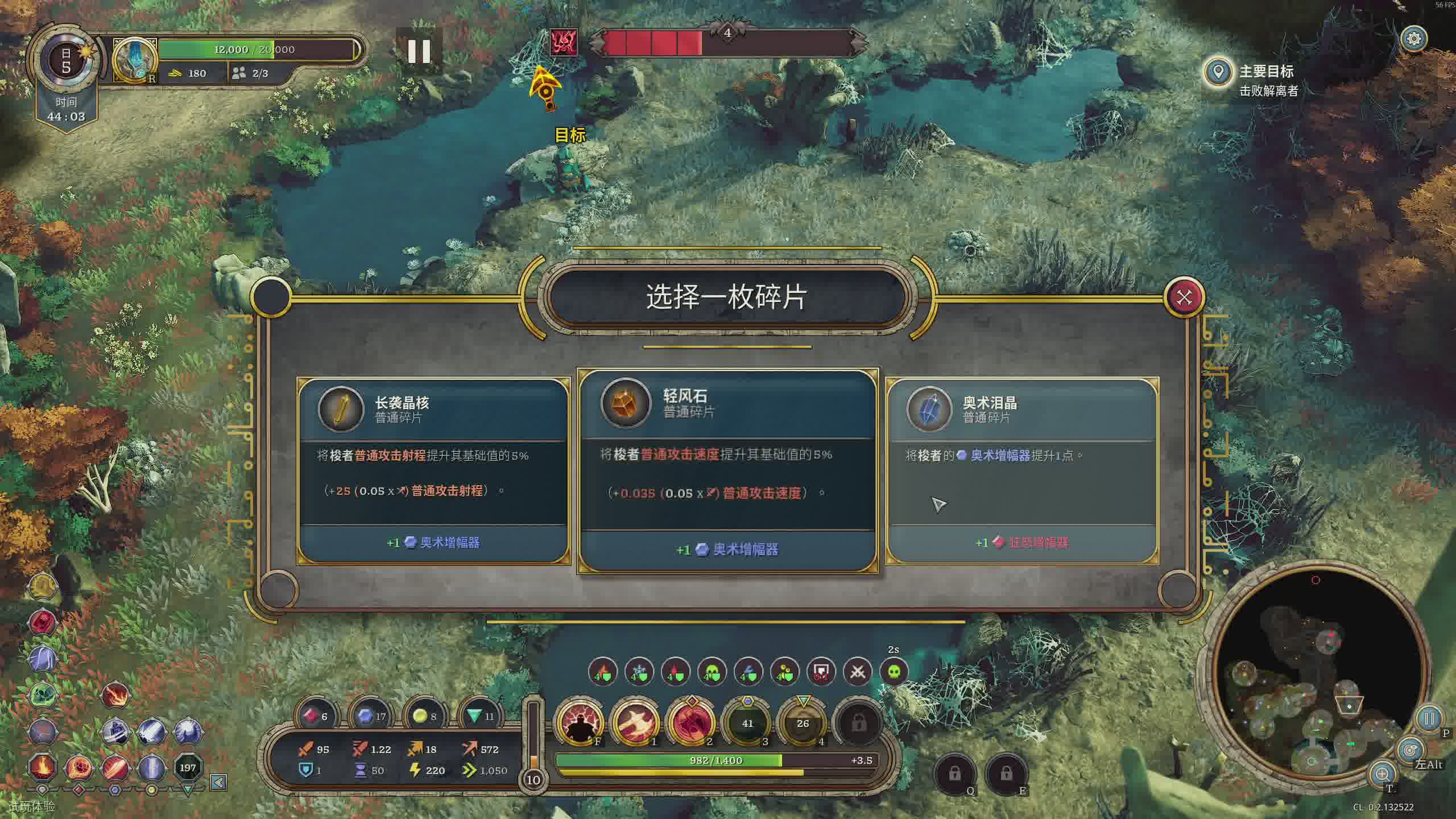Image resolution: width=1456 pixels, height=819 pixels.
Task: Open the gear settings menu
Action: click(1414, 39)
